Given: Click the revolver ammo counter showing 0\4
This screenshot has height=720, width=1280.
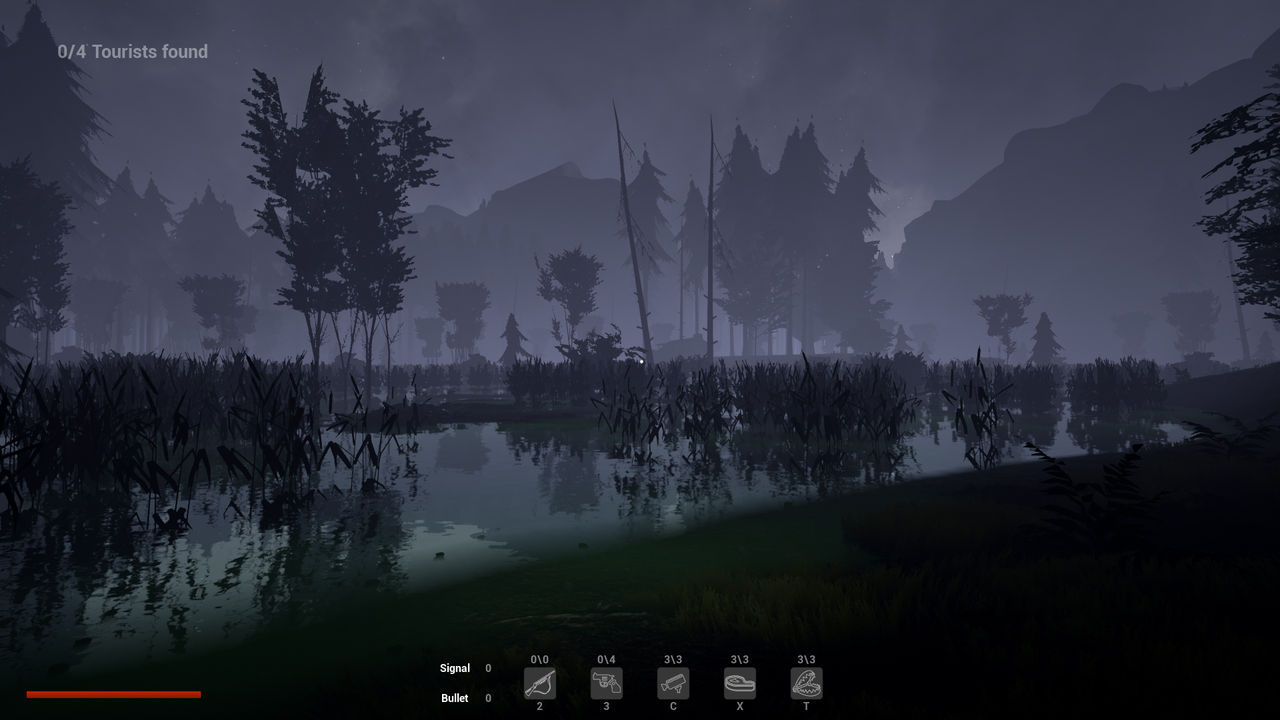Looking at the screenshot, I should pos(606,659).
